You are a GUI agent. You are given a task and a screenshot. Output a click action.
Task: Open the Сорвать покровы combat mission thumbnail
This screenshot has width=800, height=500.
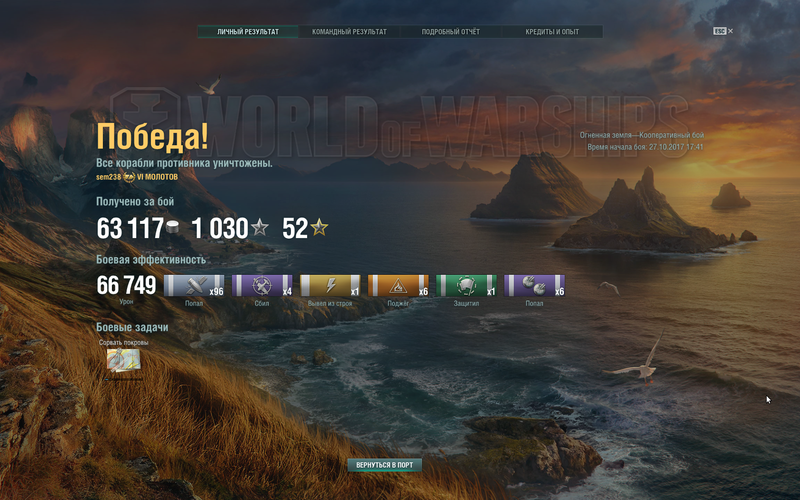[123, 360]
